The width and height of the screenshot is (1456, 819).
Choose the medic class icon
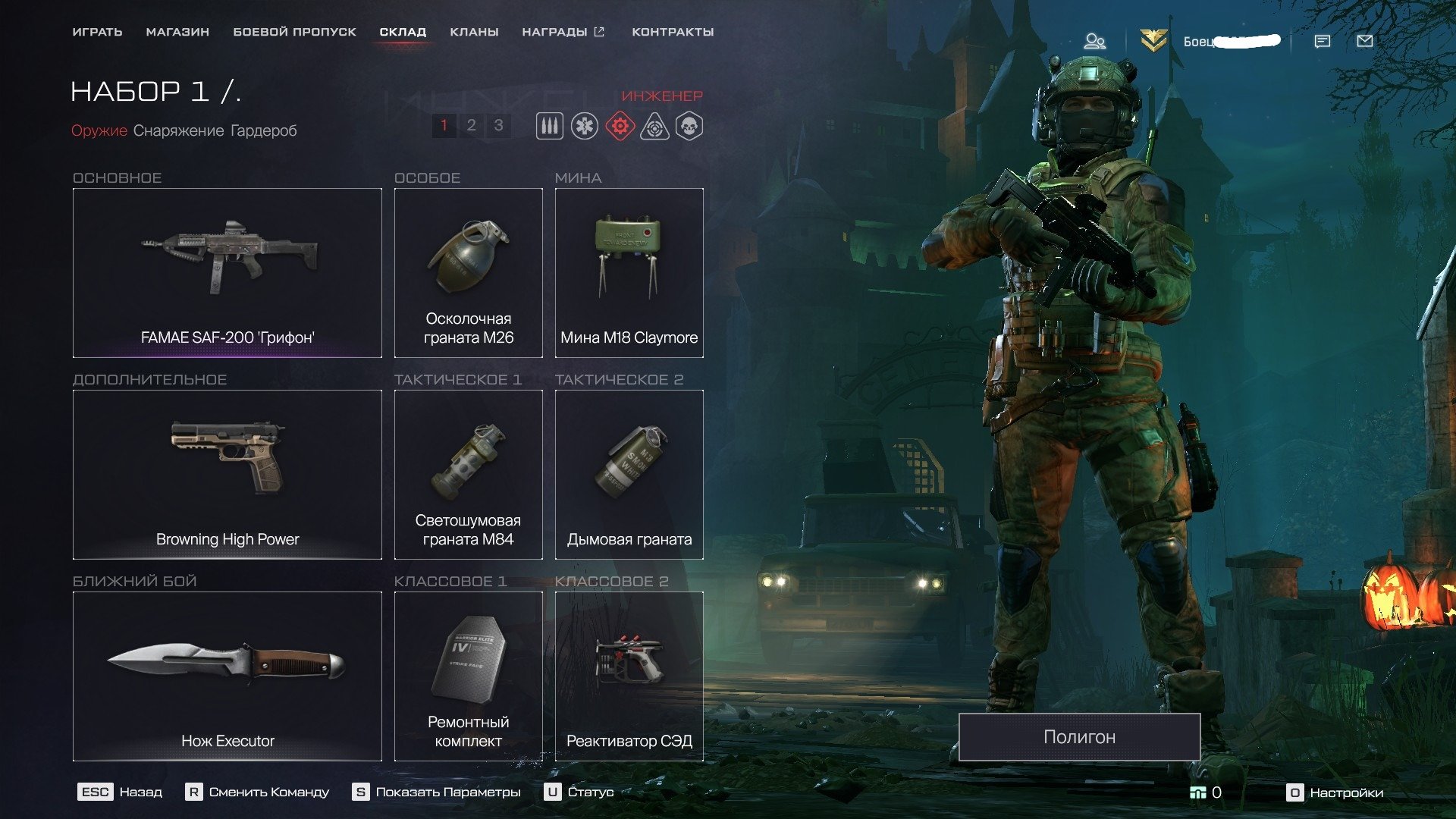coord(585,126)
